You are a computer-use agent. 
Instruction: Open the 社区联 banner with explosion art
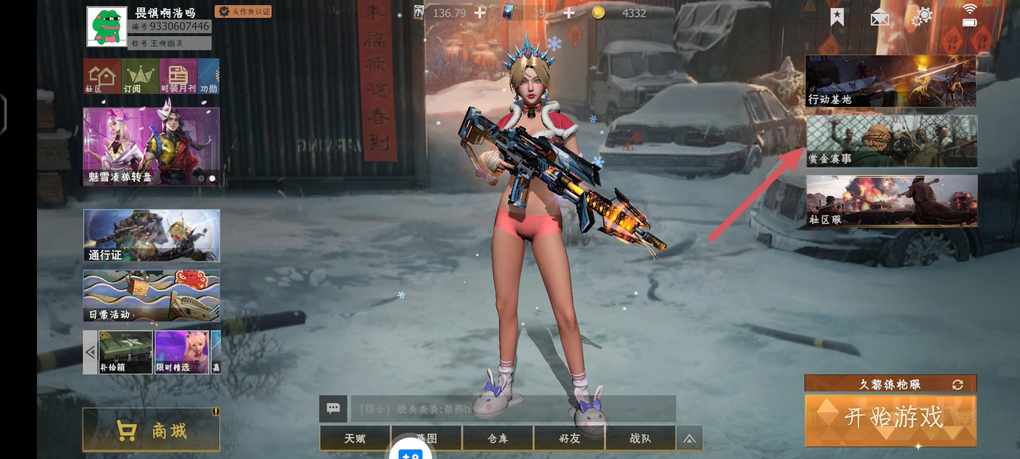[x=890, y=201]
